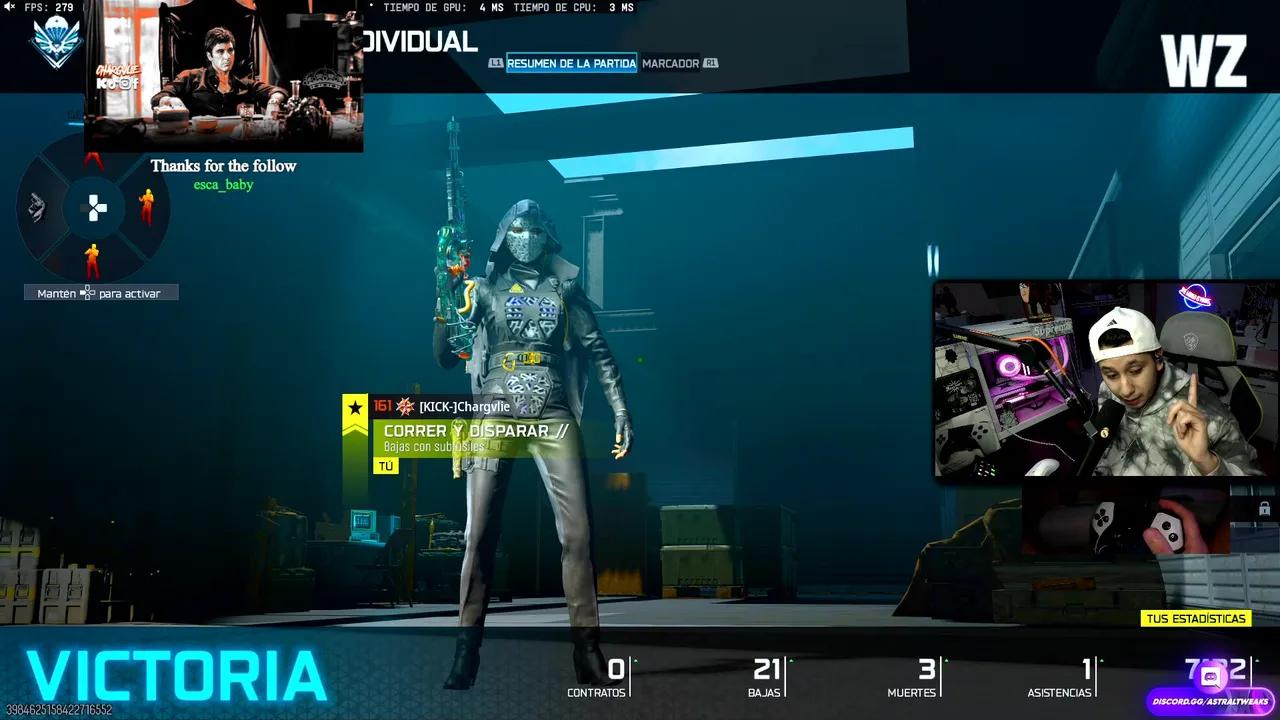Select the top dancing emote on the wheel
The image size is (1280, 720).
(x=93, y=160)
